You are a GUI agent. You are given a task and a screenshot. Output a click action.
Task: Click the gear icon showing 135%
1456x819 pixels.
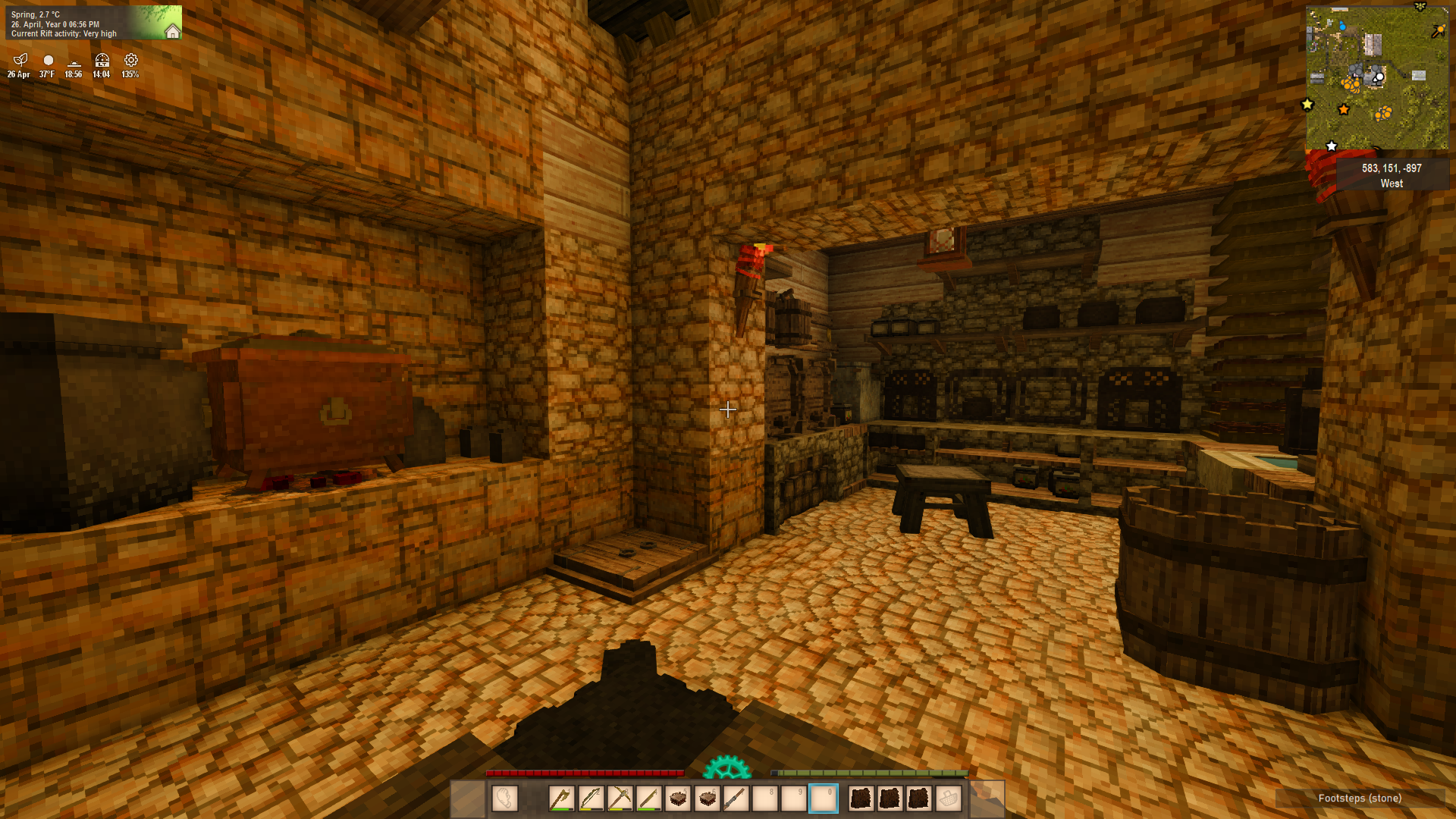(131, 60)
